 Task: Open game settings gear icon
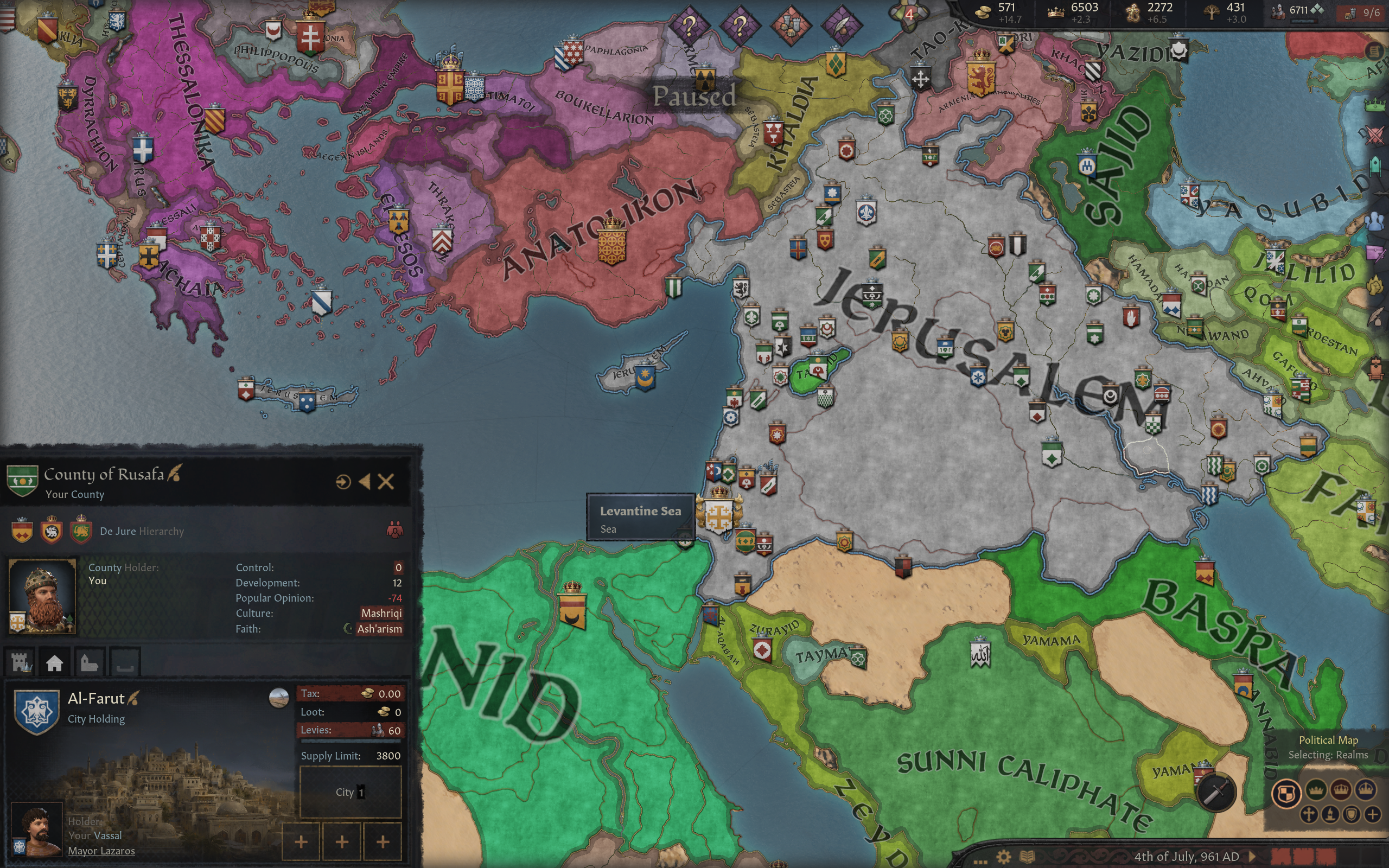click(x=1003, y=857)
